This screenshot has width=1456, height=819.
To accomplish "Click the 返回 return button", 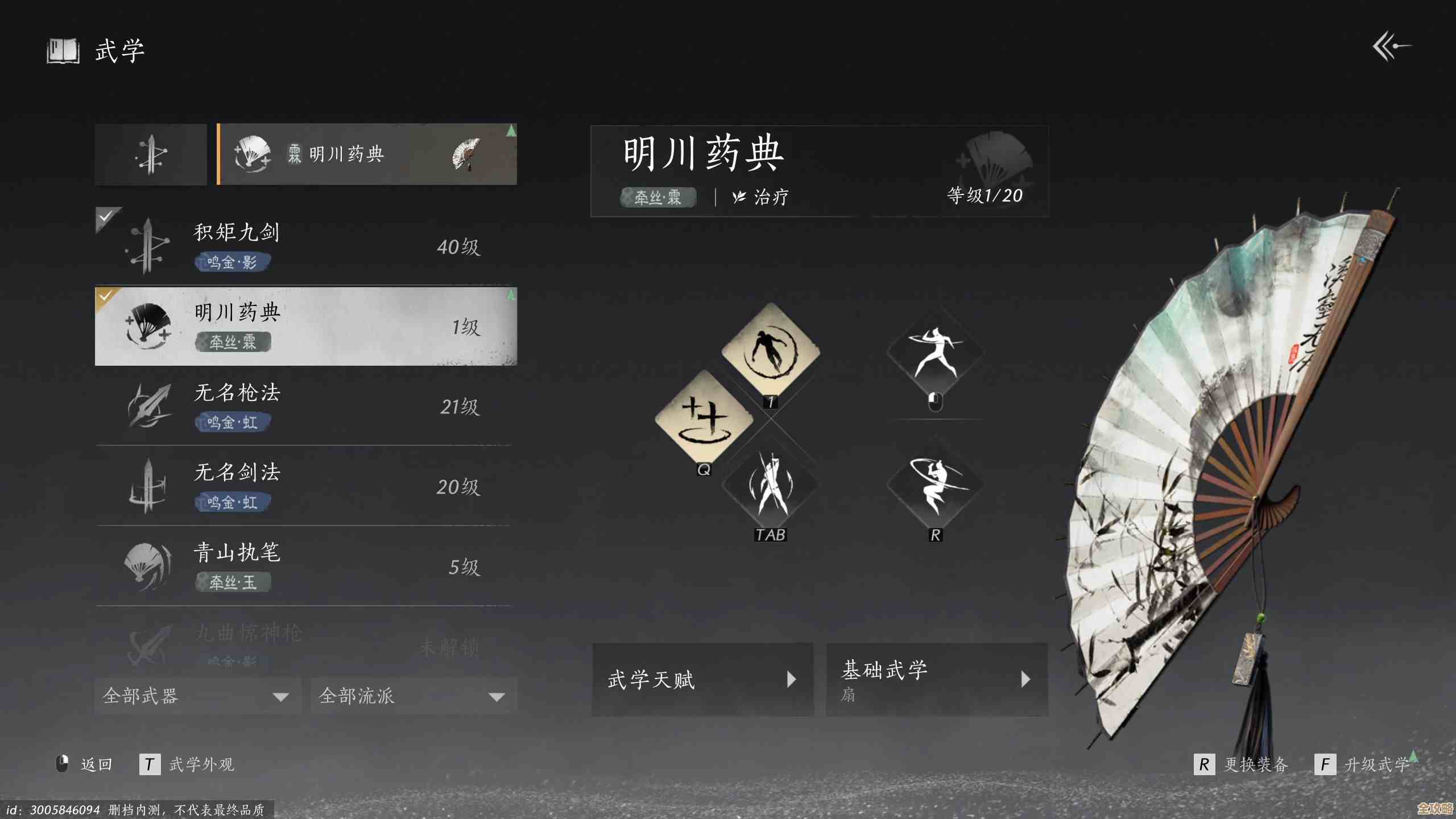I will 97,764.
